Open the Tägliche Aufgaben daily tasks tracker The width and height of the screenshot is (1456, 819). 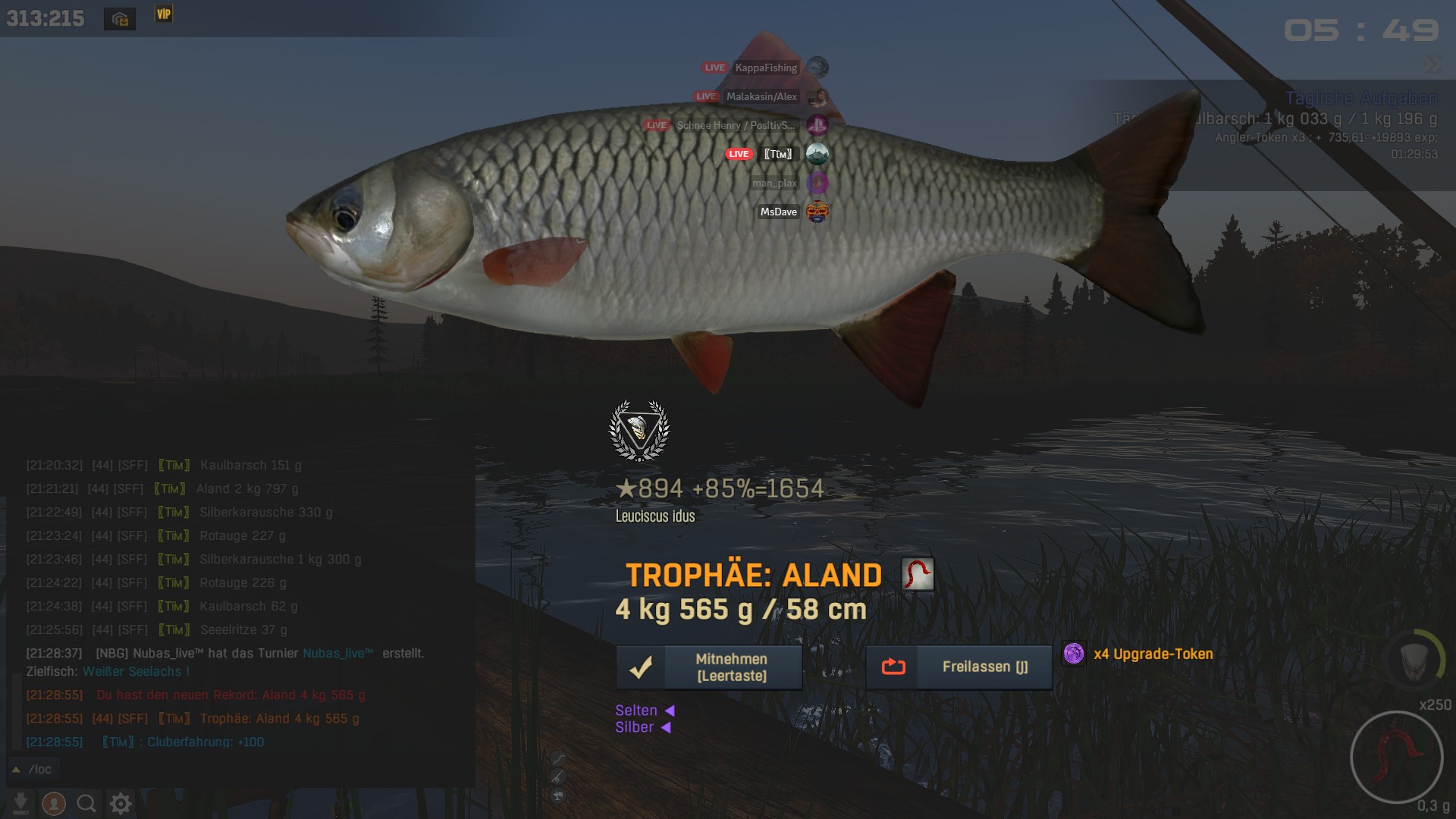tap(1361, 98)
